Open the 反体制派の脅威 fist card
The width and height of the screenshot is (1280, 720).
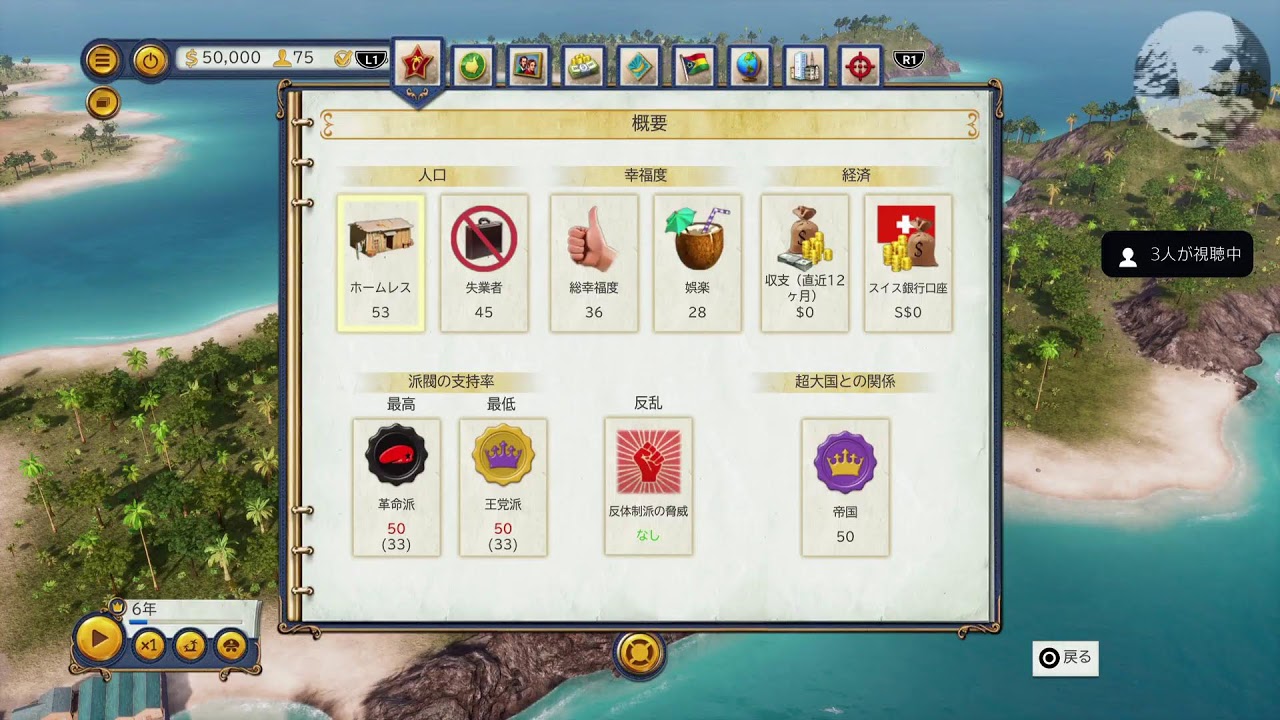click(648, 486)
